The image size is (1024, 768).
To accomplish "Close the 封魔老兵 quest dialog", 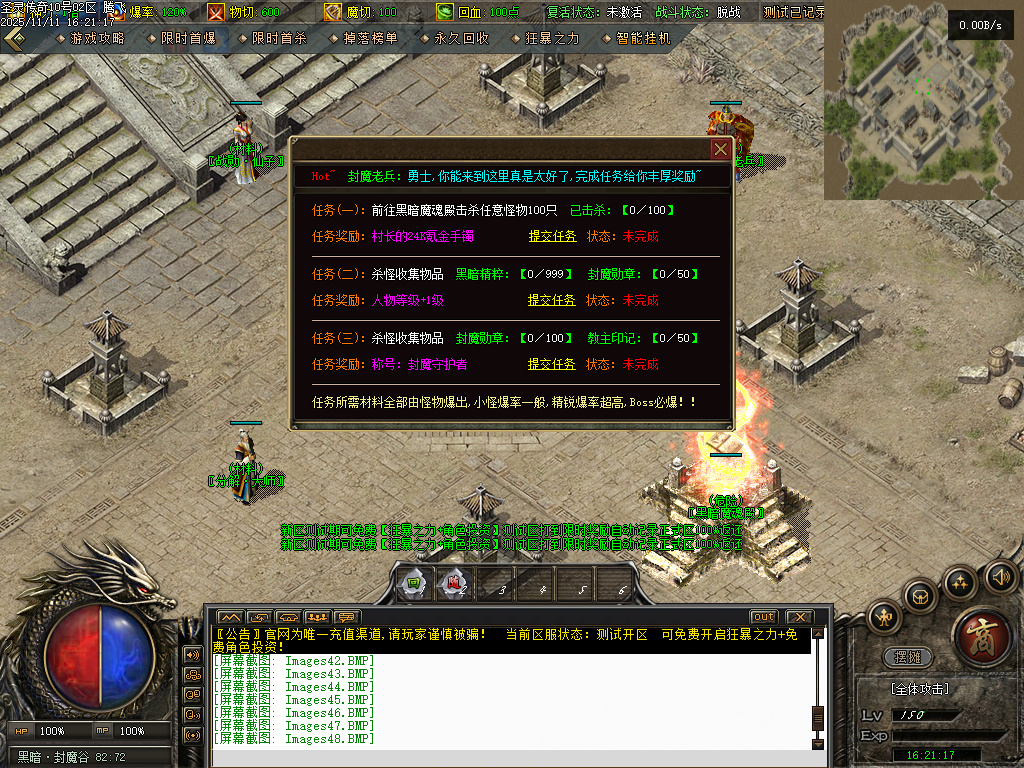I will (720, 149).
